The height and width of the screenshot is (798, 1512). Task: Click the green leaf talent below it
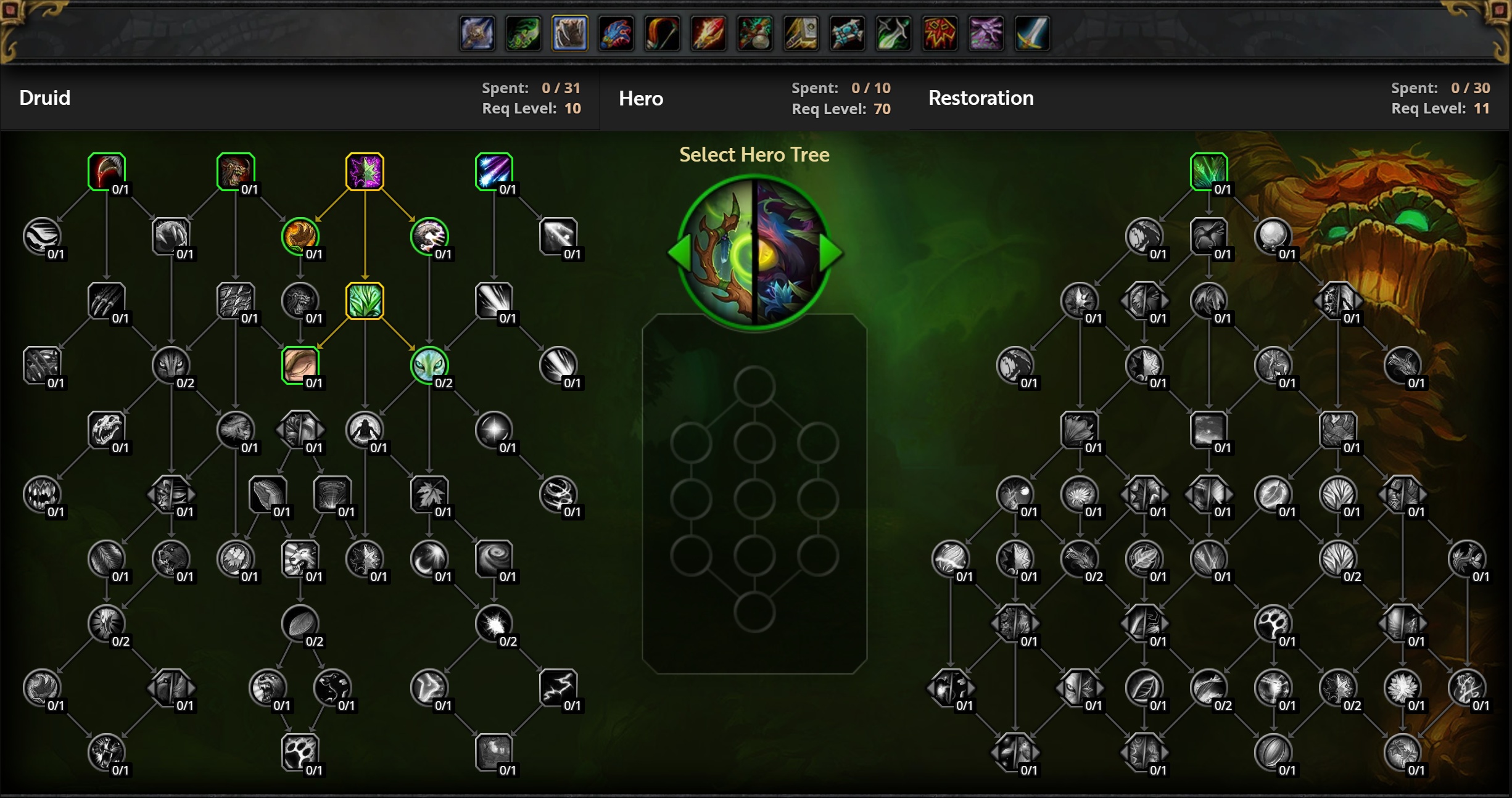click(365, 302)
